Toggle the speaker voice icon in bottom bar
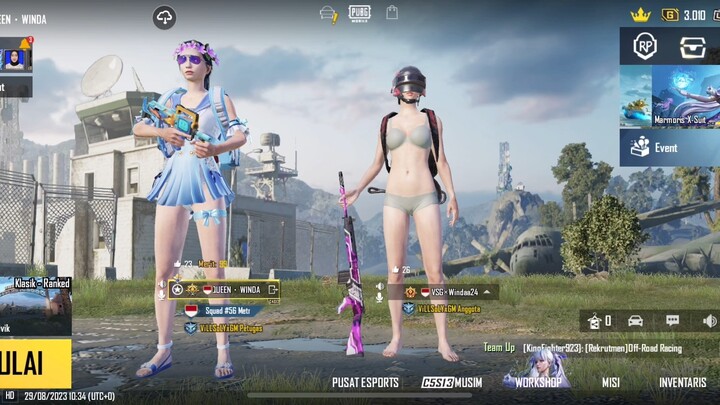The image size is (720, 405). pos(709,321)
